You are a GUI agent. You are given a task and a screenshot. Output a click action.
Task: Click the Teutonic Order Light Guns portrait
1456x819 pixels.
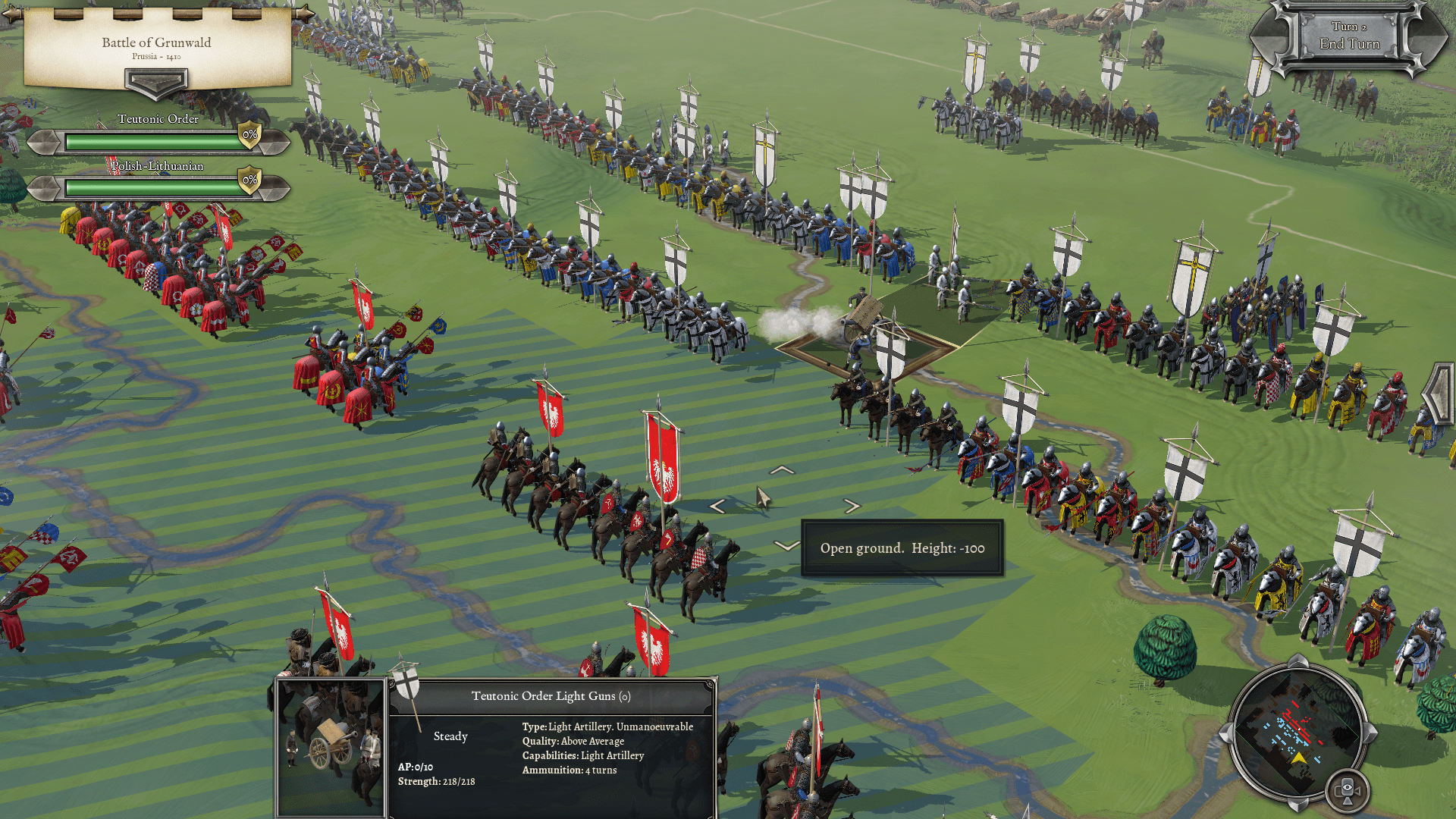click(x=331, y=746)
